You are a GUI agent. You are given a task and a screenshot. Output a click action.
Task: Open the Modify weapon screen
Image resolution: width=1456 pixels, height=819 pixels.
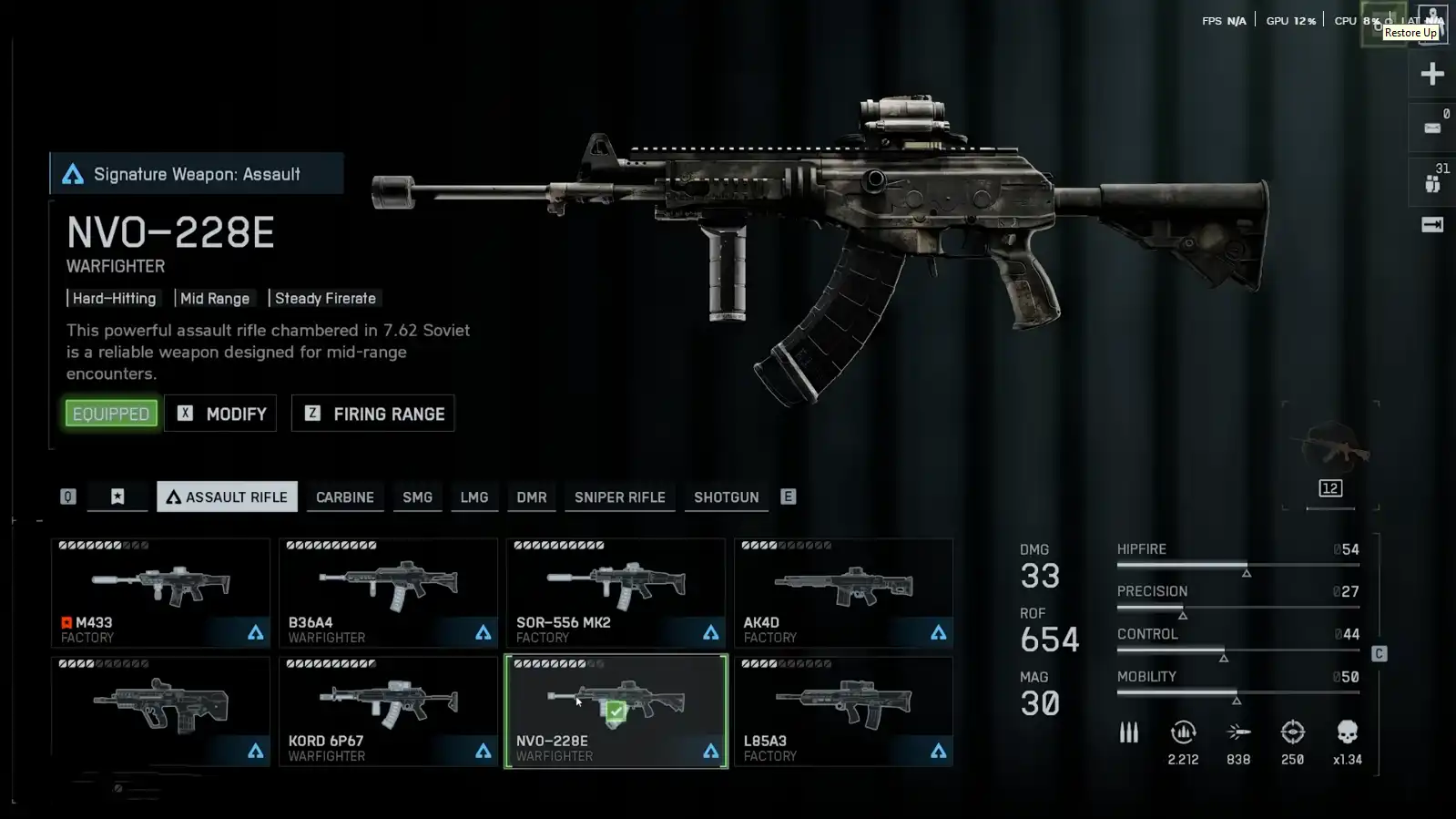pos(220,414)
